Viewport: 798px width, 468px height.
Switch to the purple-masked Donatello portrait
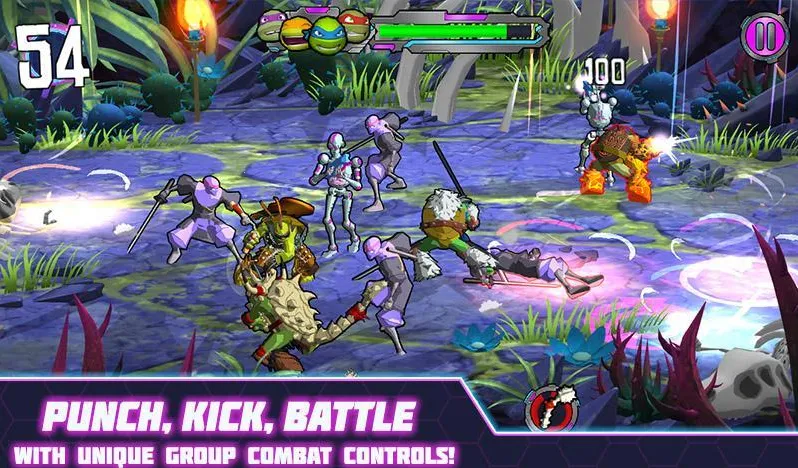coord(272,27)
